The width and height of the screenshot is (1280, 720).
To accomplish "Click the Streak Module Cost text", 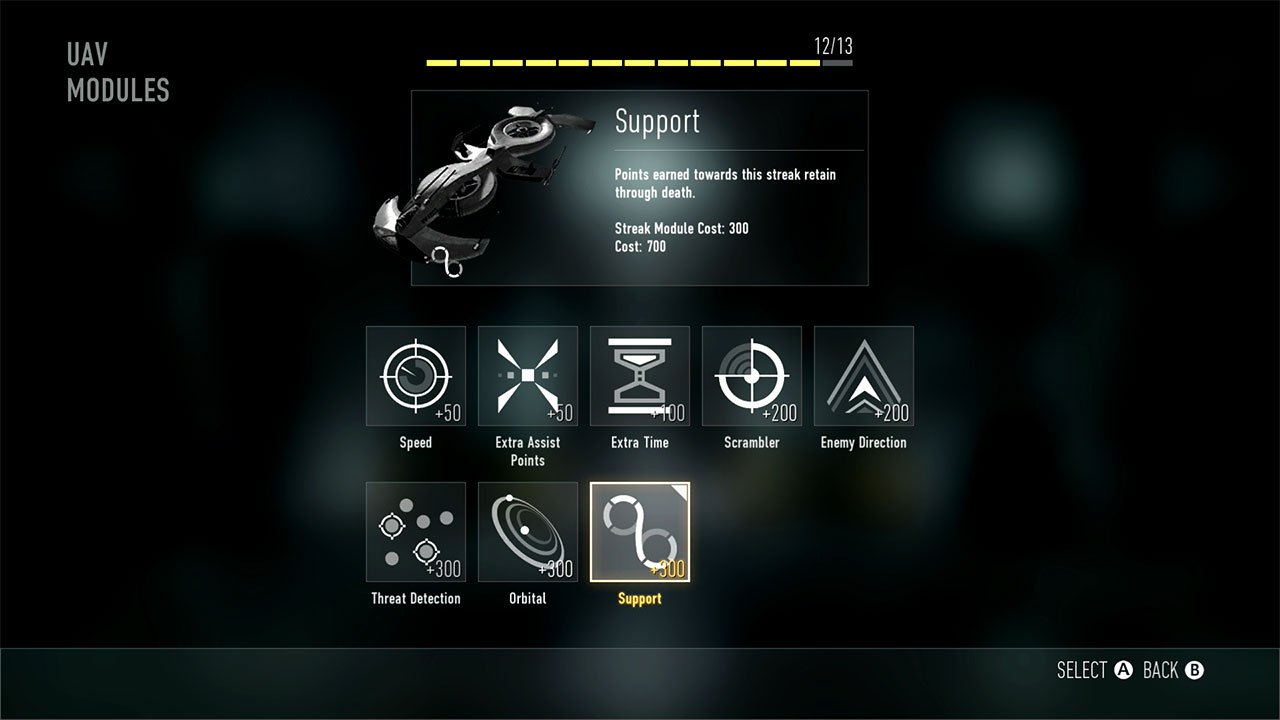I will coord(681,228).
